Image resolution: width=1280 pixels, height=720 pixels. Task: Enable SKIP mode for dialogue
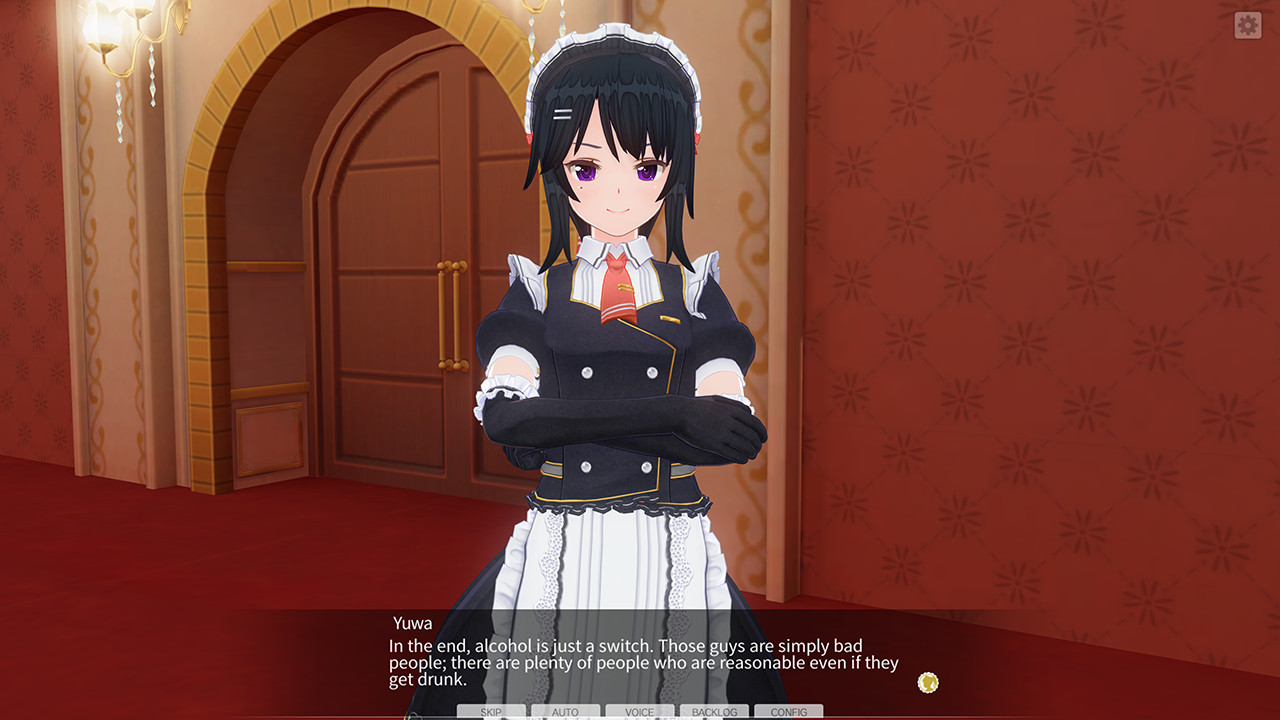490,712
